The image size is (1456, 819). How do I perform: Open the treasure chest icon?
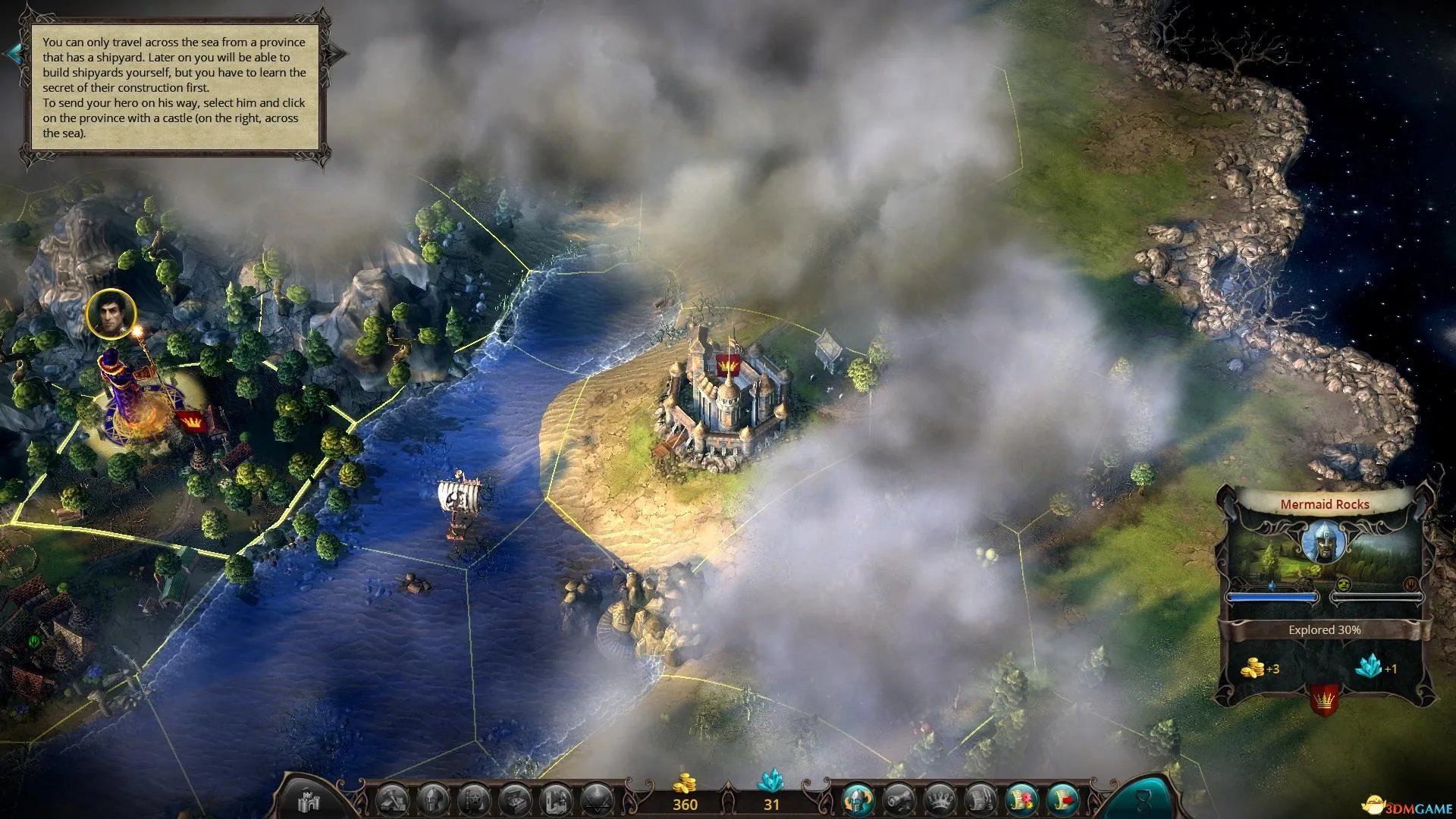tap(516, 799)
